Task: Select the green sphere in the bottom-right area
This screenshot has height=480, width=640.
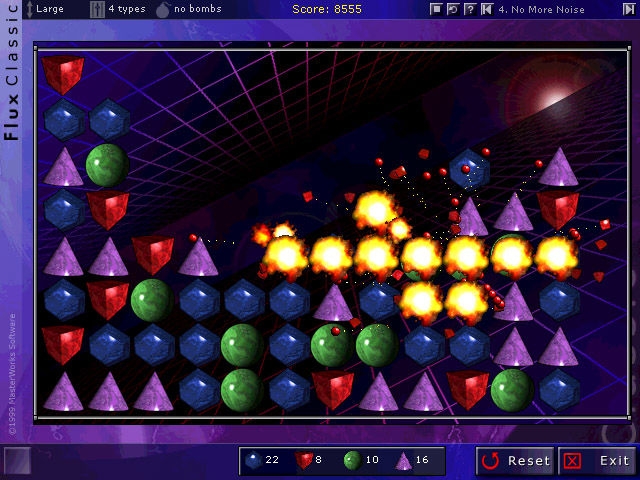Action: coord(512,390)
